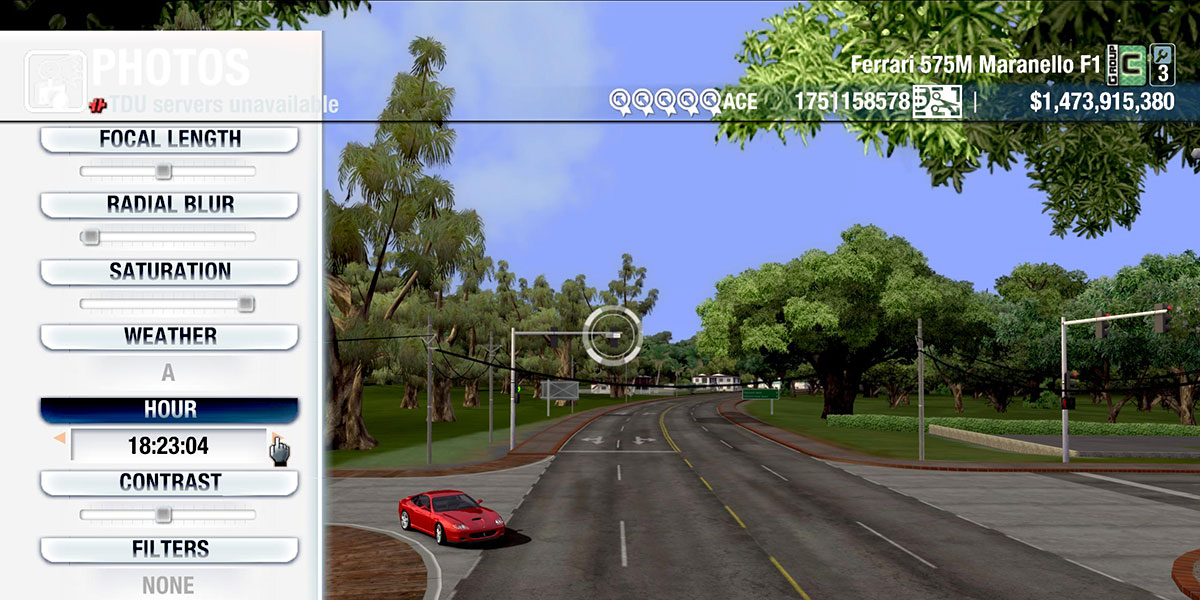Open the Weather setting
The image size is (1200, 600).
[x=169, y=337]
